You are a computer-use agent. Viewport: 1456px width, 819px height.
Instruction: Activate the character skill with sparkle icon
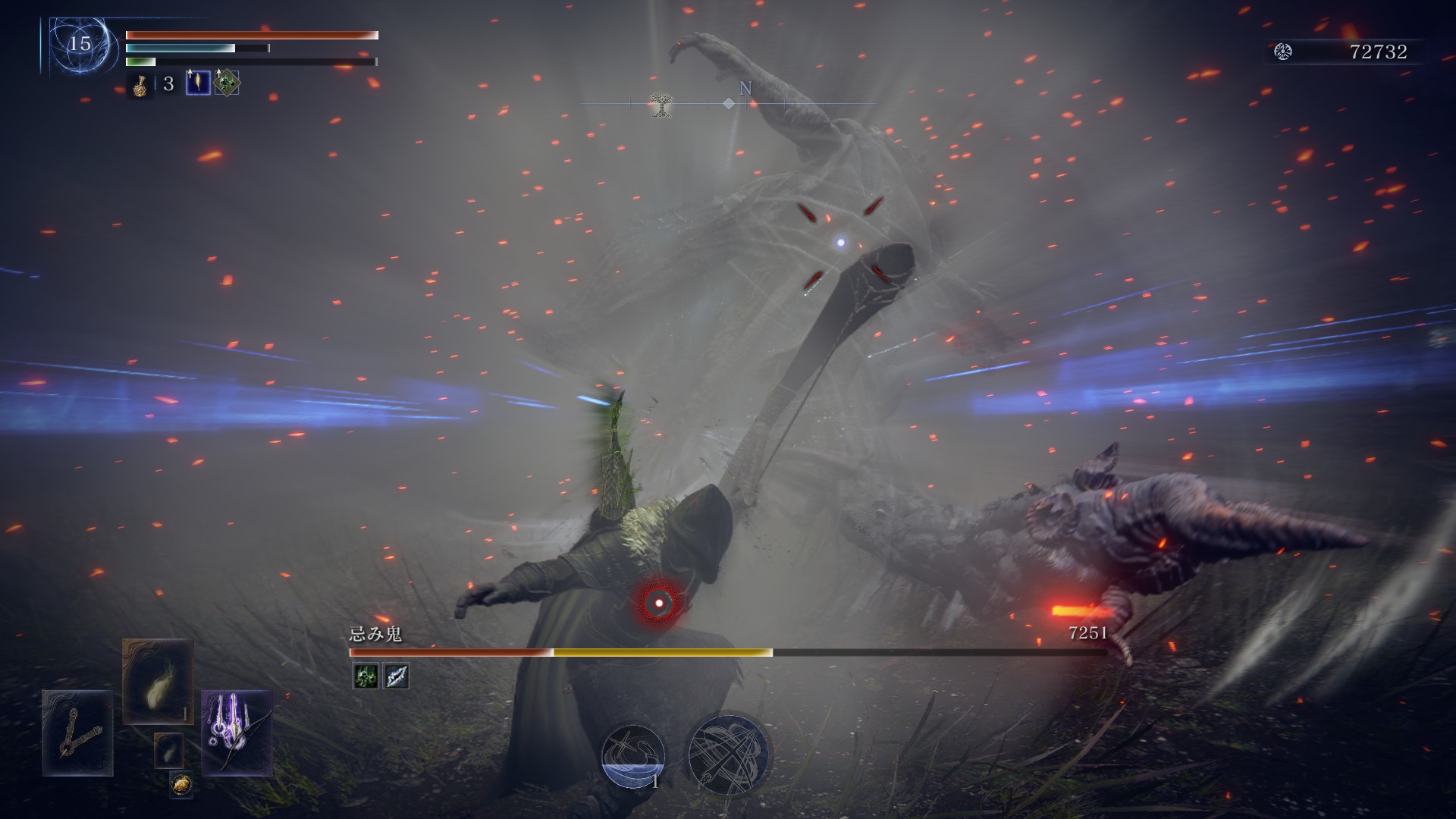pos(633,755)
